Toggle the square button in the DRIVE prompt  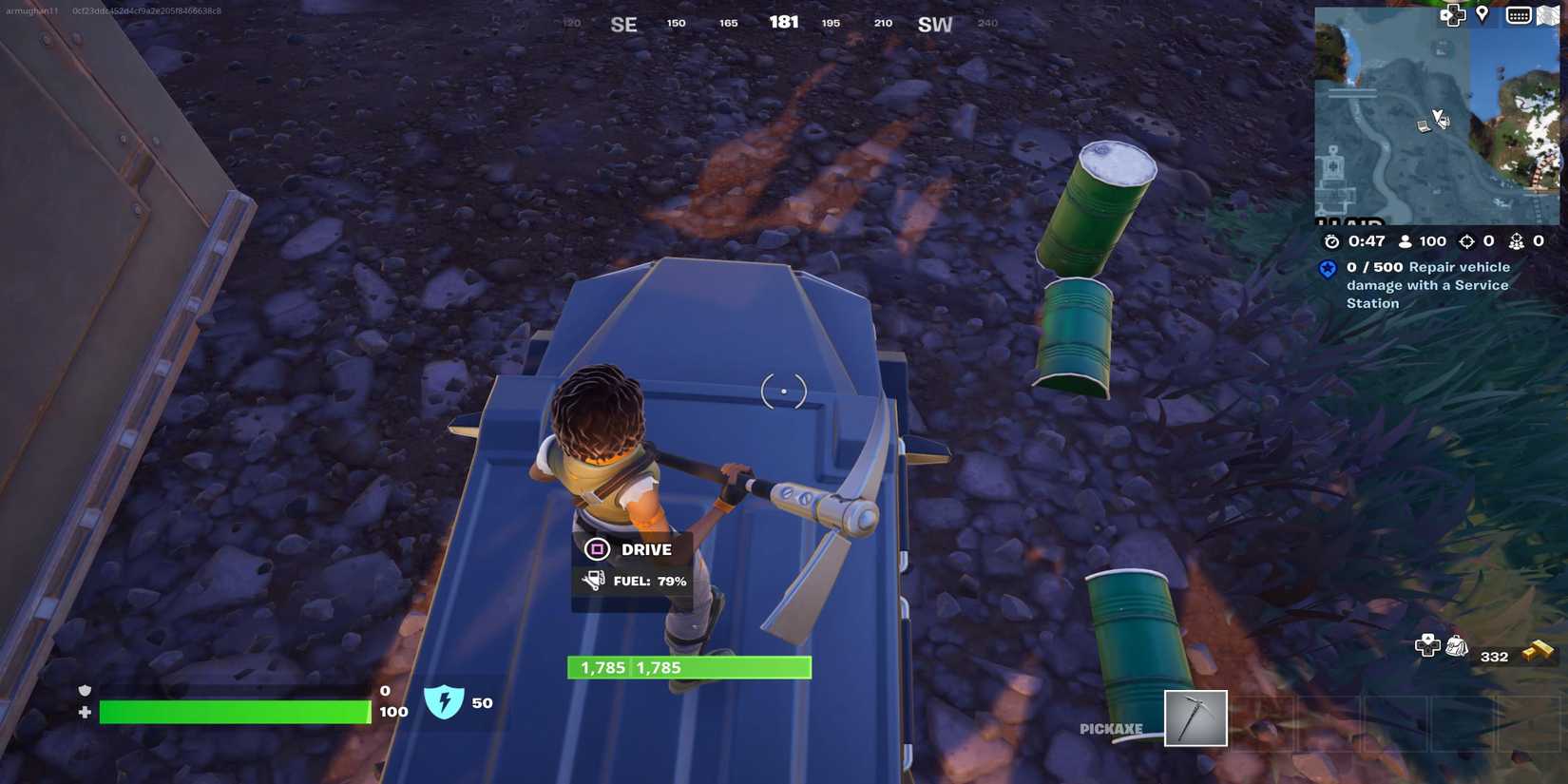click(597, 549)
